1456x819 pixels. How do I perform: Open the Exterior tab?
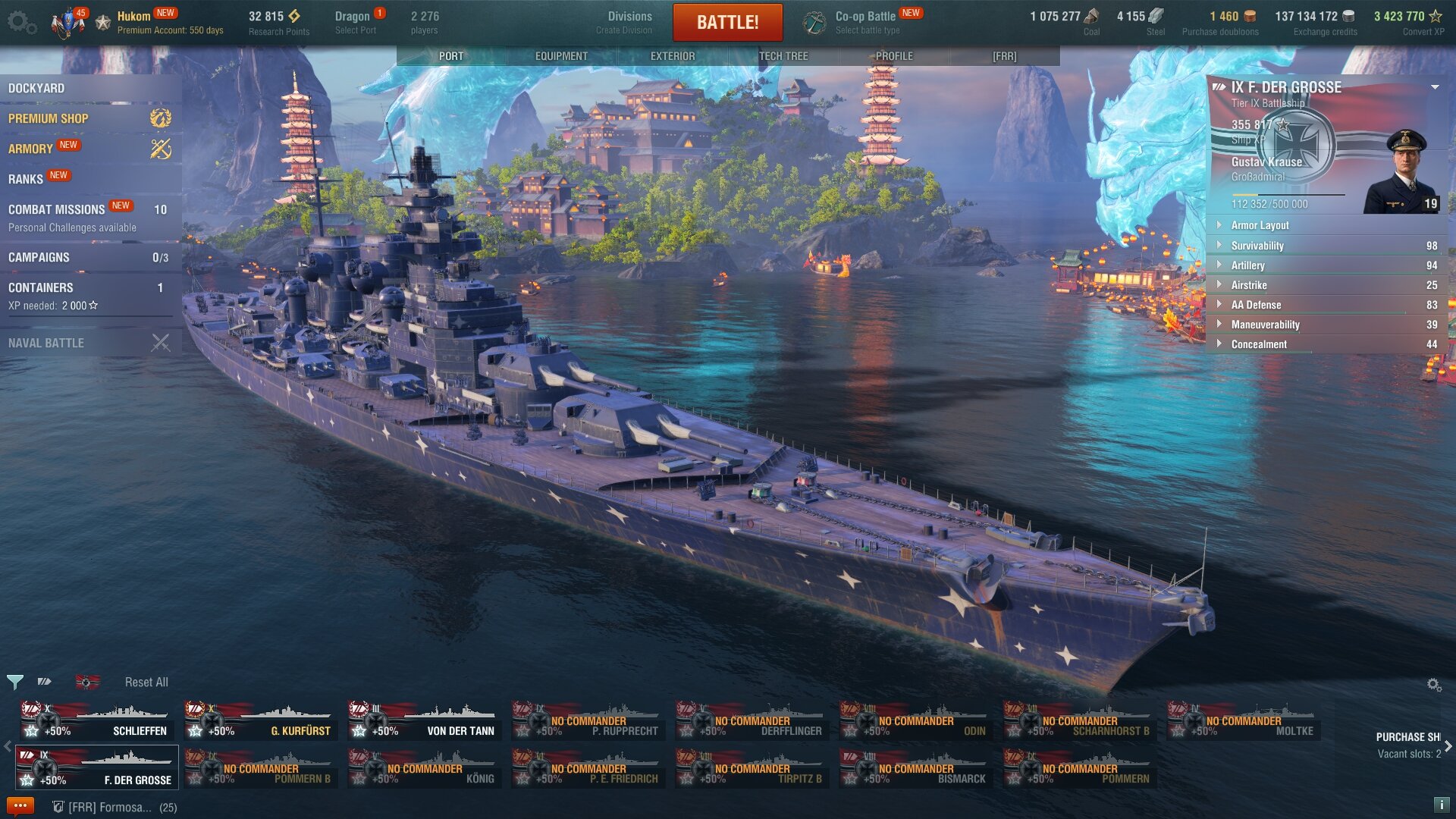click(672, 56)
